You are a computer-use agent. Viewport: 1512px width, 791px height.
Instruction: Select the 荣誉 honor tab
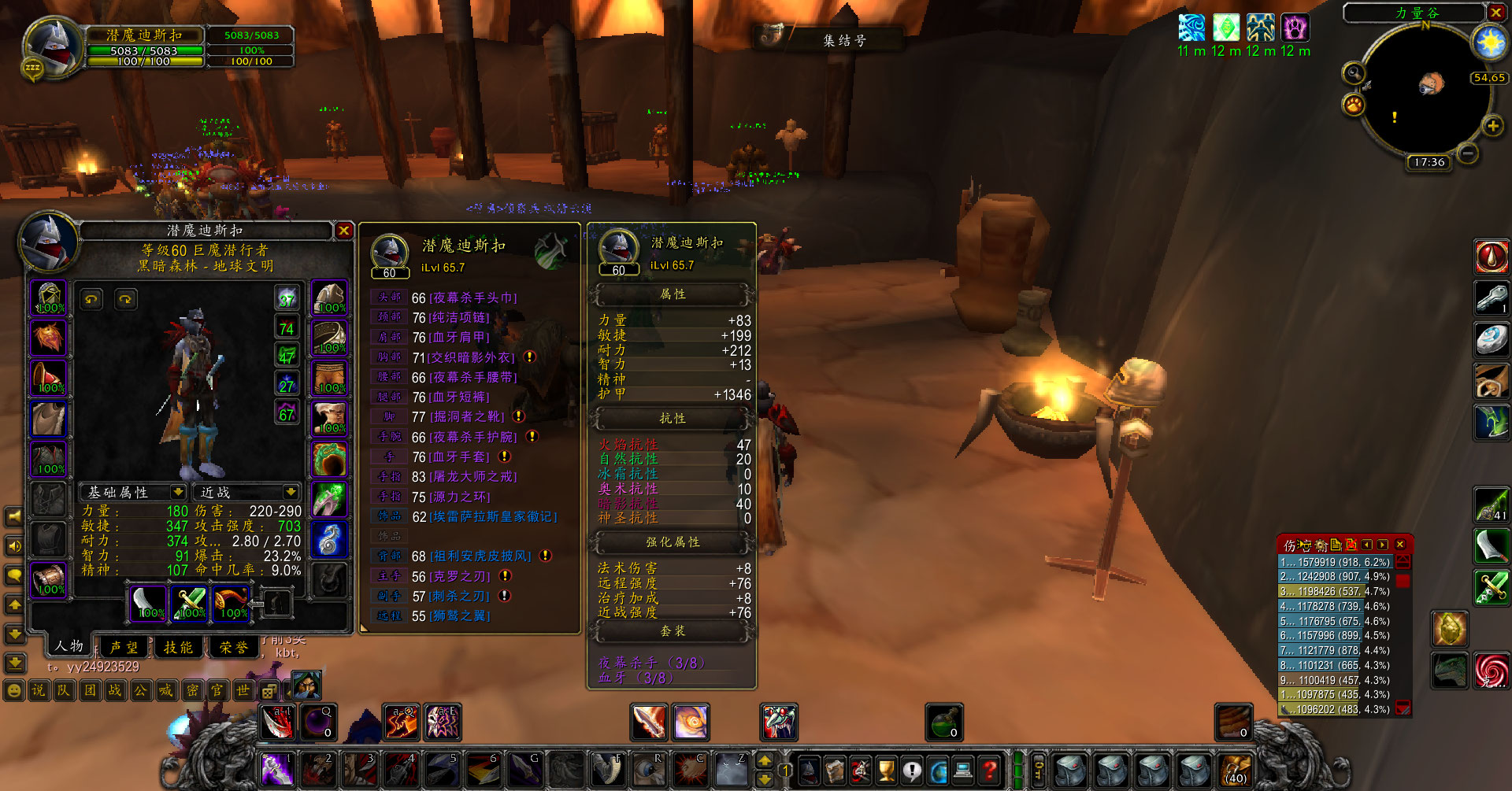pos(233,647)
